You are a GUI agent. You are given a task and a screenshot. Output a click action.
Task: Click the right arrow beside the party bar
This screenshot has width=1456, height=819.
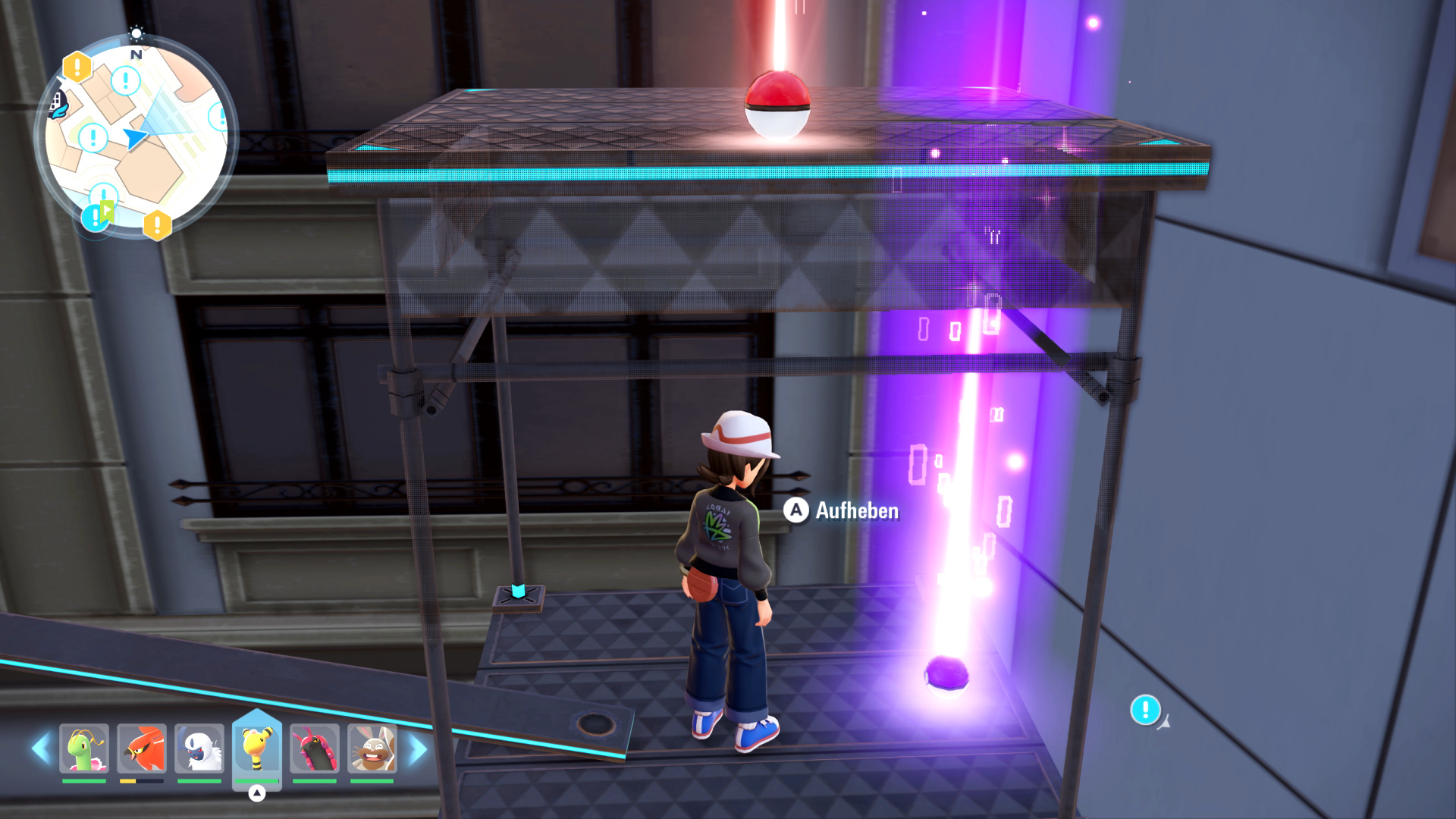pos(418,749)
